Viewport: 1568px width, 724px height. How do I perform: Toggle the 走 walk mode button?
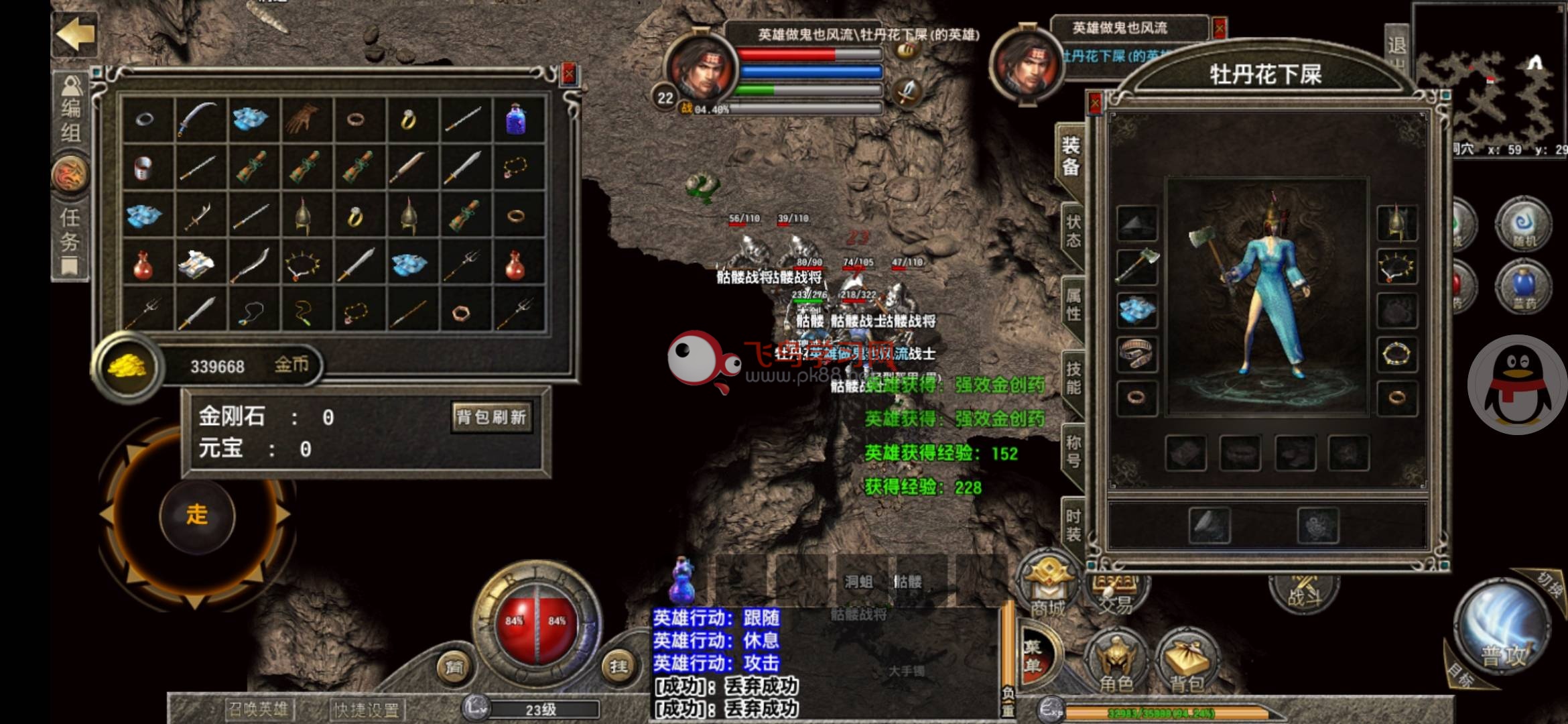[x=197, y=515]
